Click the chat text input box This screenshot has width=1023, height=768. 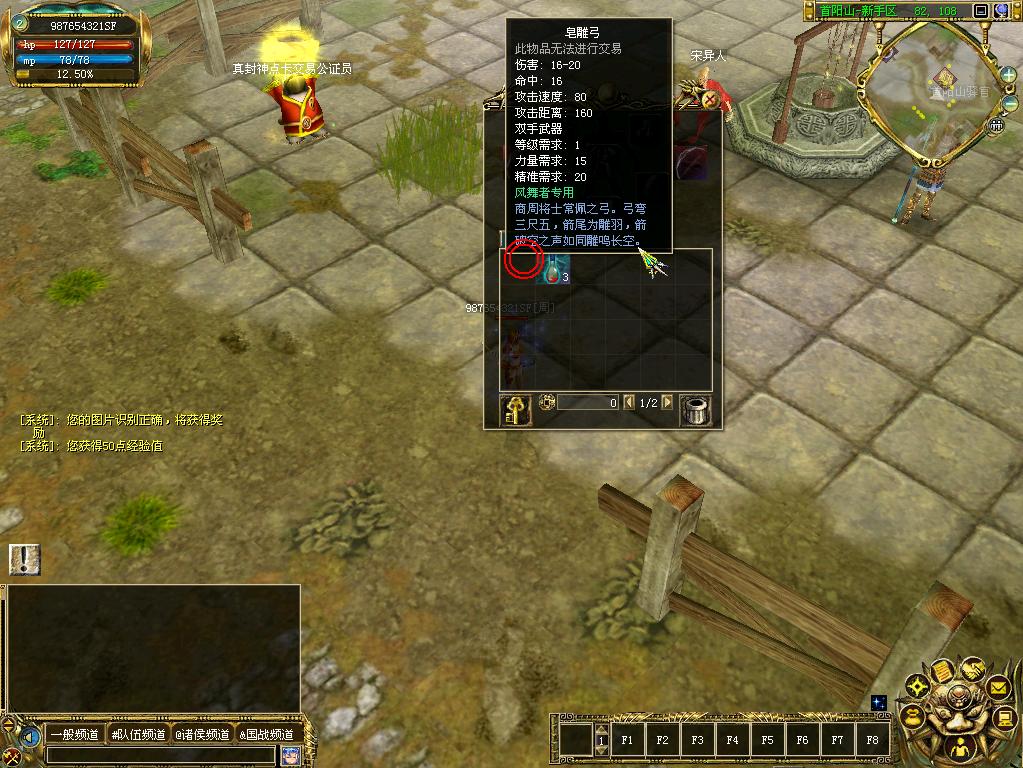tap(160, 755)
